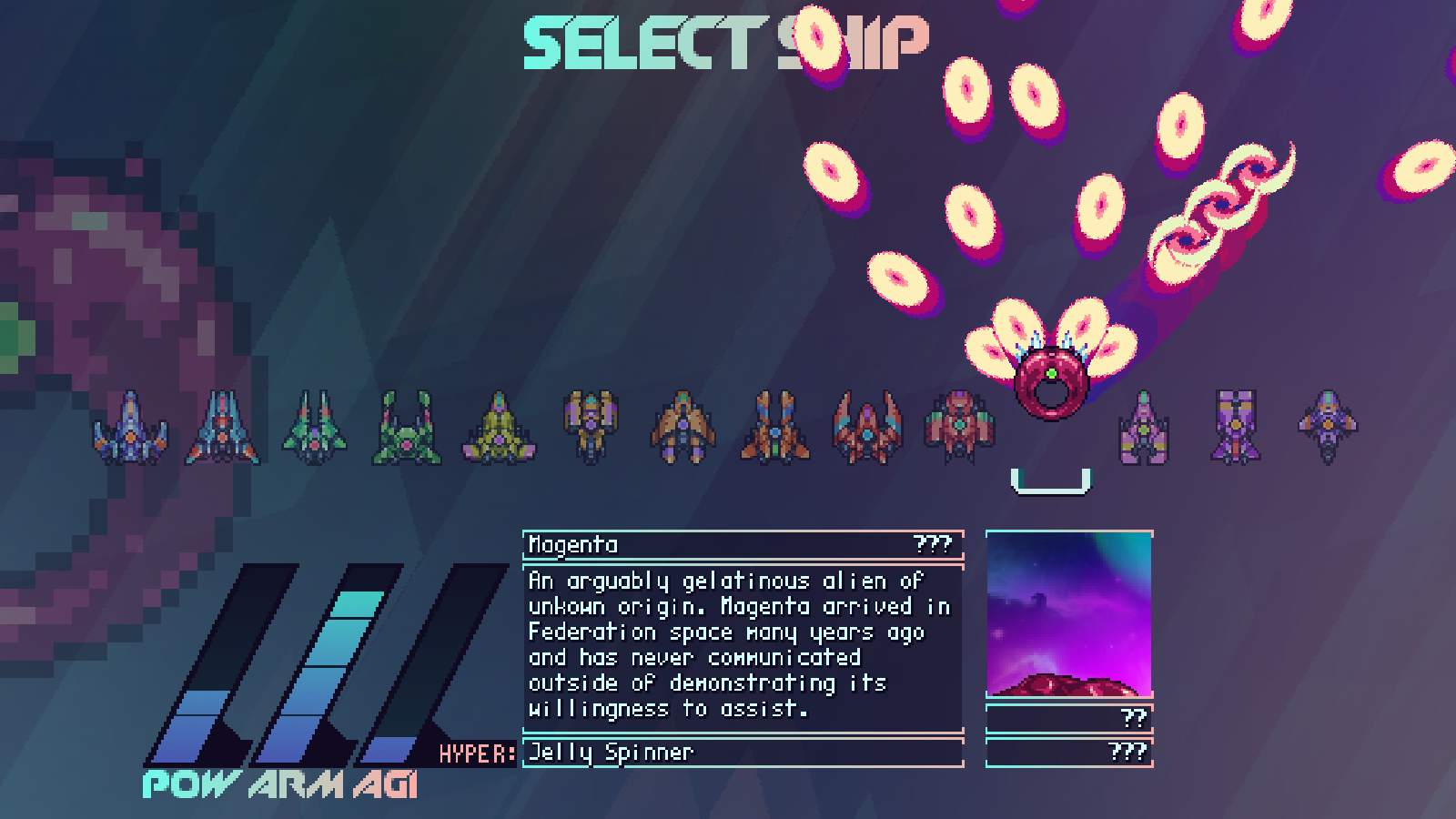The width and height of the screenshot is (1456, 819).
Task: Choose the rightmost purple ship with orange core
Action: 1328,426
